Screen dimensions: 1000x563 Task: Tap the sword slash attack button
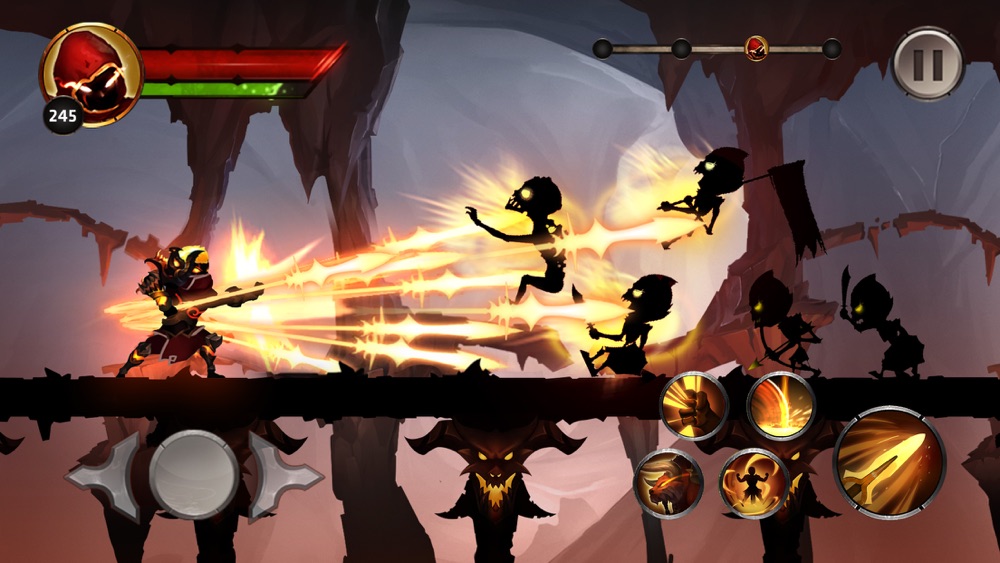889,462
